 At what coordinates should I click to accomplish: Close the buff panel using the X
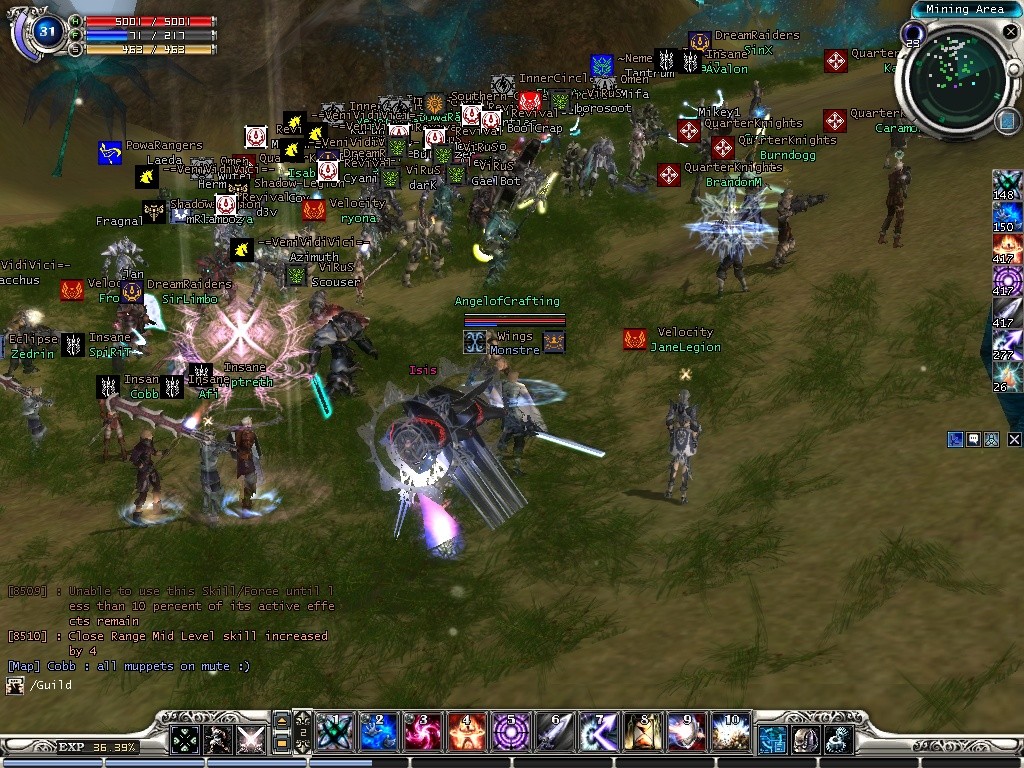pyautogui.click(x=1014, y=439)
